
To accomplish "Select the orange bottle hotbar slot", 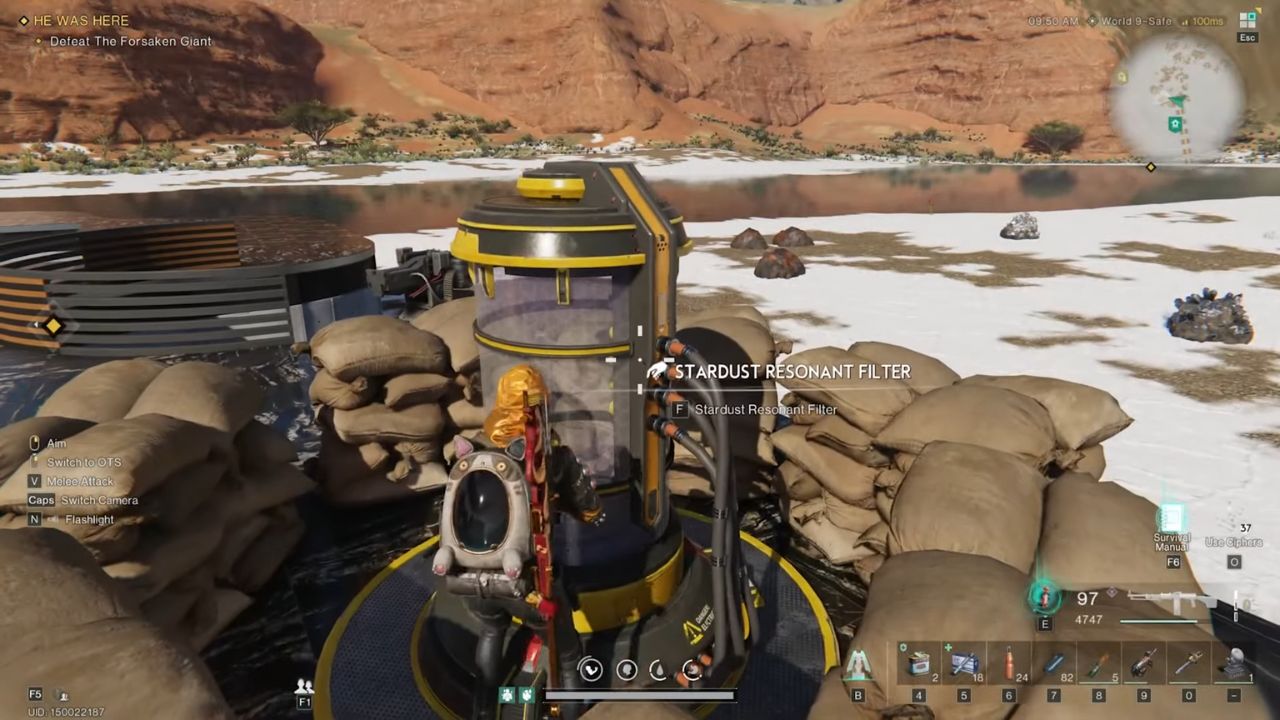I will (1009, 663).
